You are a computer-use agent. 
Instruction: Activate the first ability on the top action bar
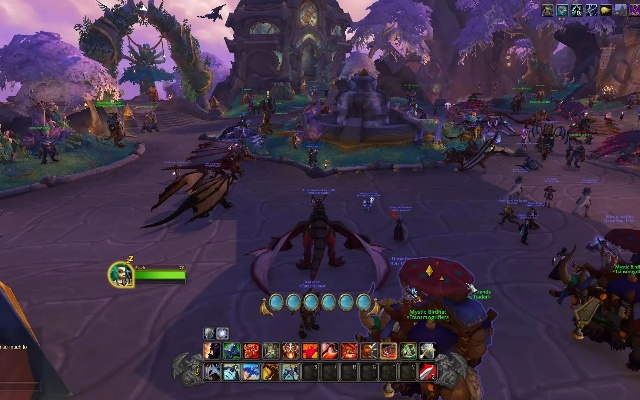point(213,351)
